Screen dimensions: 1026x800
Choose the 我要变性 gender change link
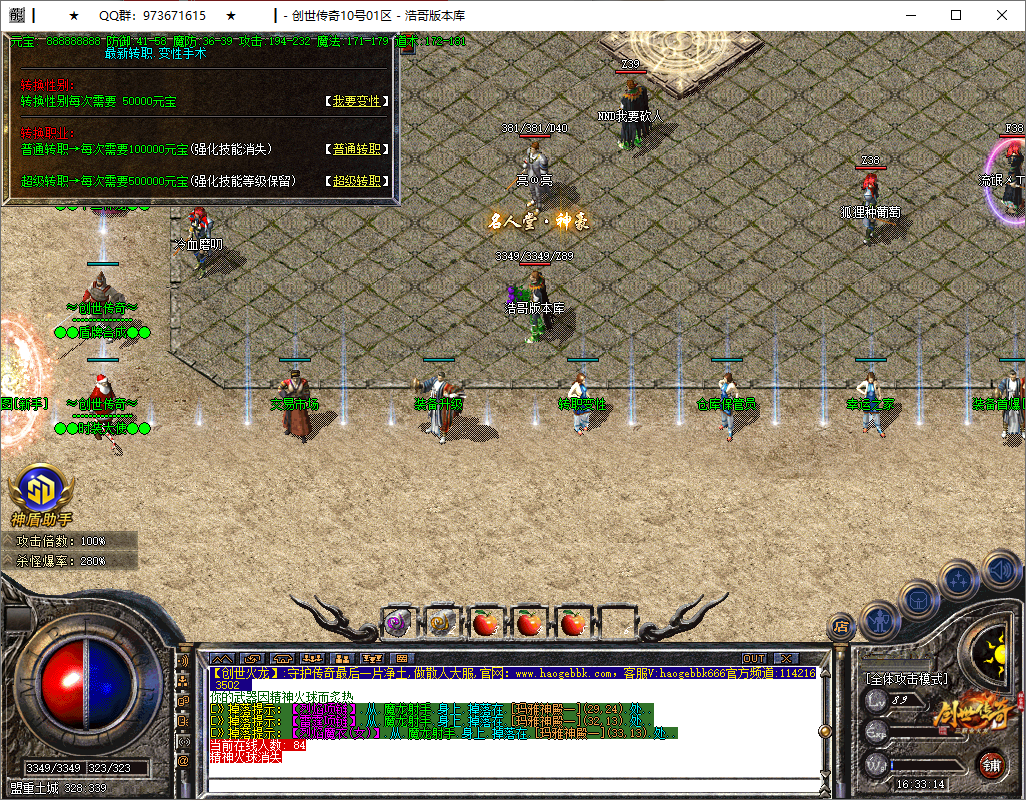357,101
